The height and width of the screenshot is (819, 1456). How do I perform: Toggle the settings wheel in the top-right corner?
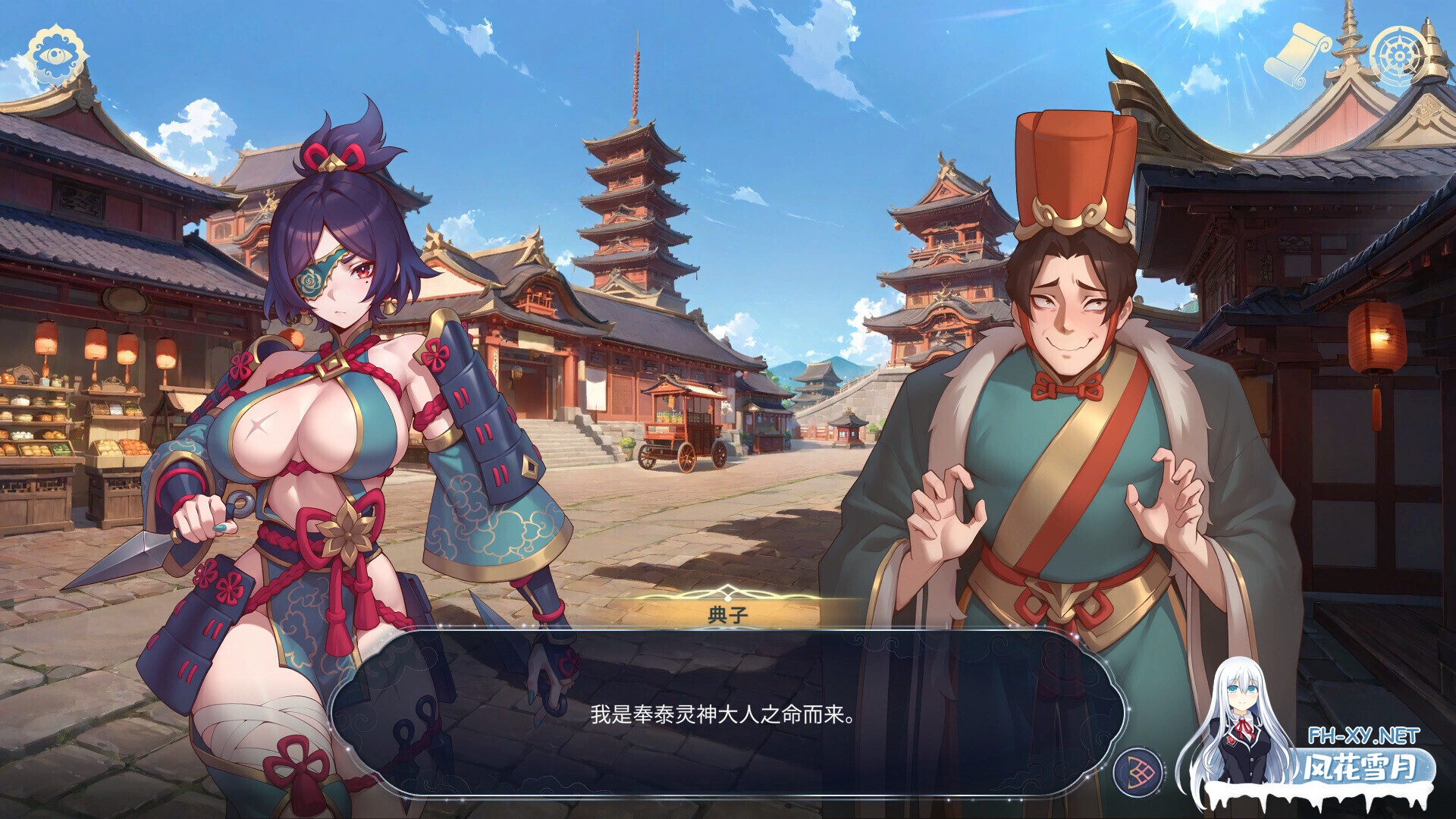[1399, 53]
